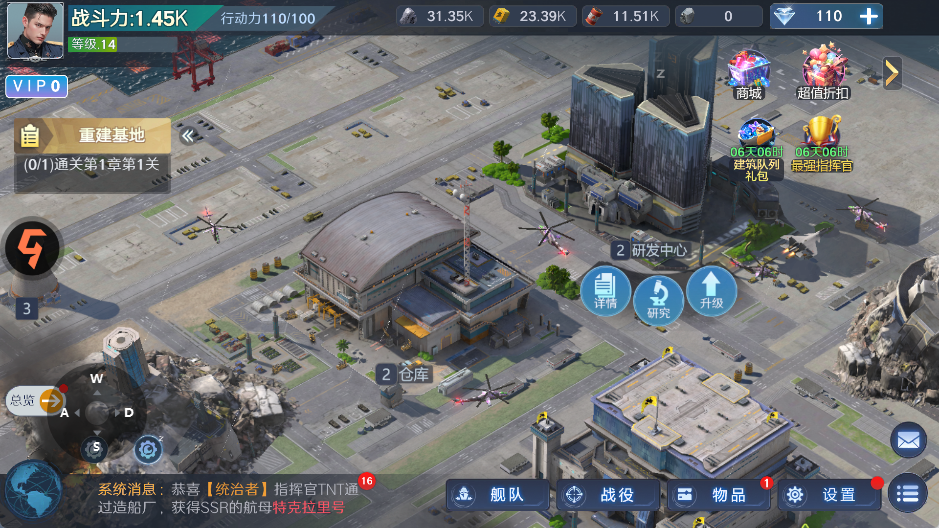Open the 物品 items menu
Viewport: 939px width, 528px height.
click(x=719, y=494)
